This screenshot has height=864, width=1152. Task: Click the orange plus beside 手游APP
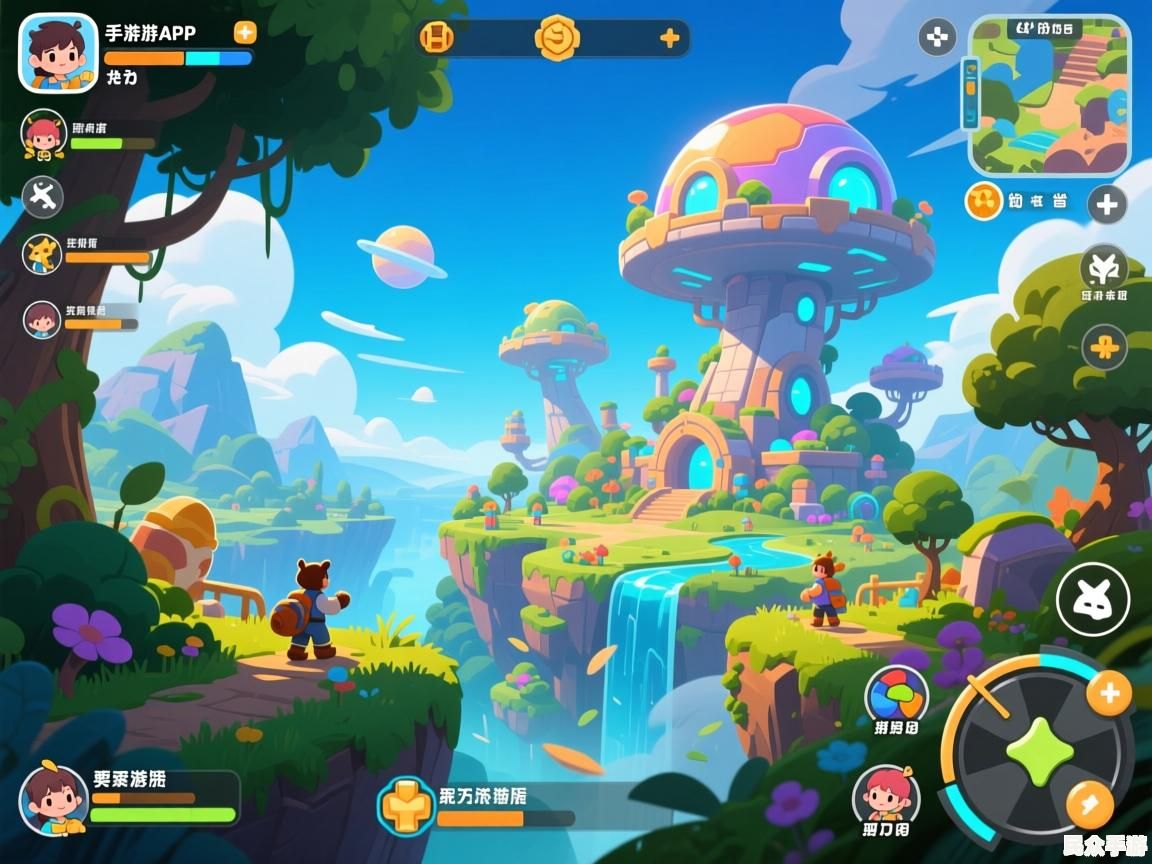coord(245,32)
